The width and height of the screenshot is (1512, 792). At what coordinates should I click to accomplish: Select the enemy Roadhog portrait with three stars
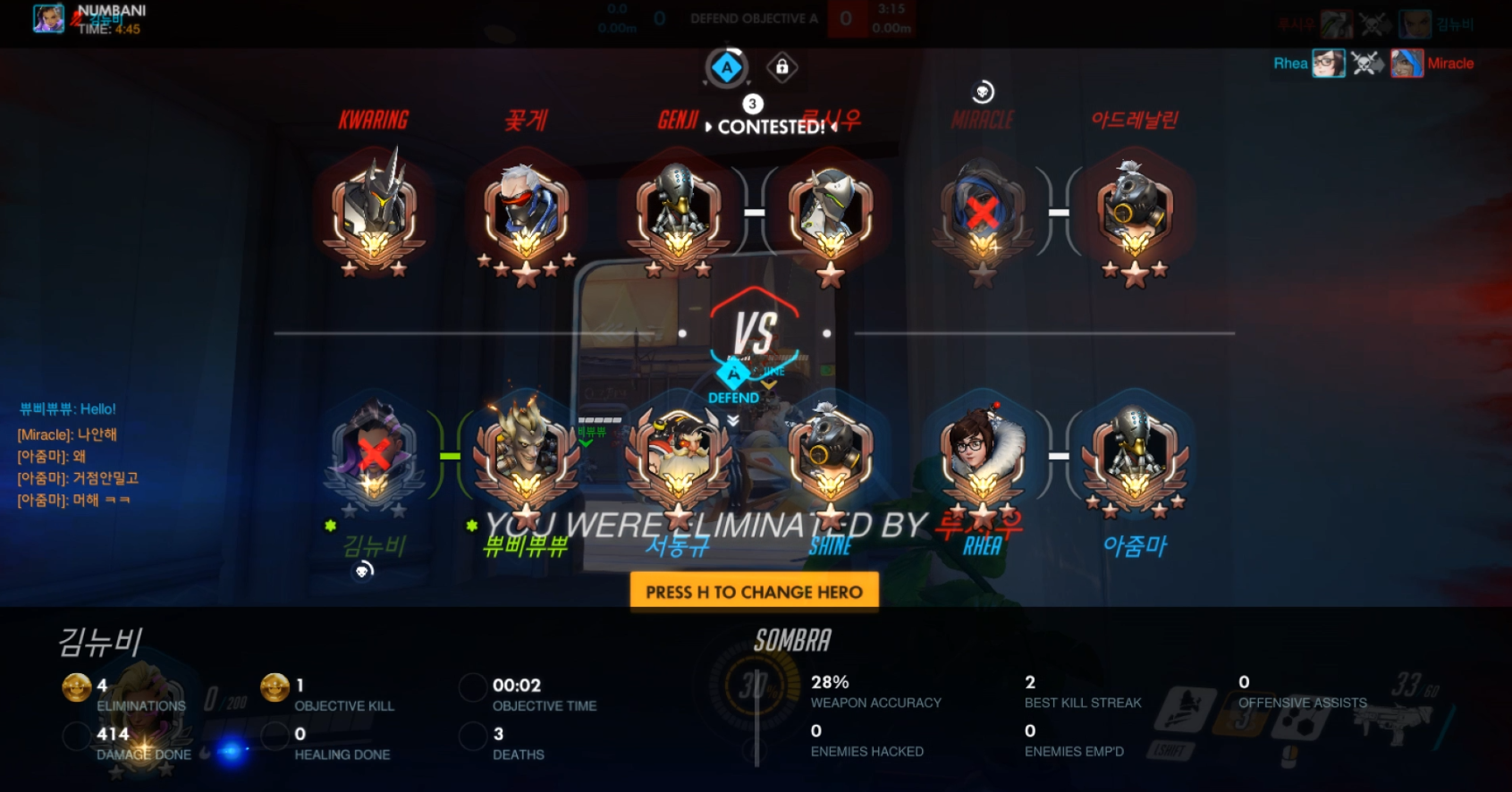click(1135, 212)
